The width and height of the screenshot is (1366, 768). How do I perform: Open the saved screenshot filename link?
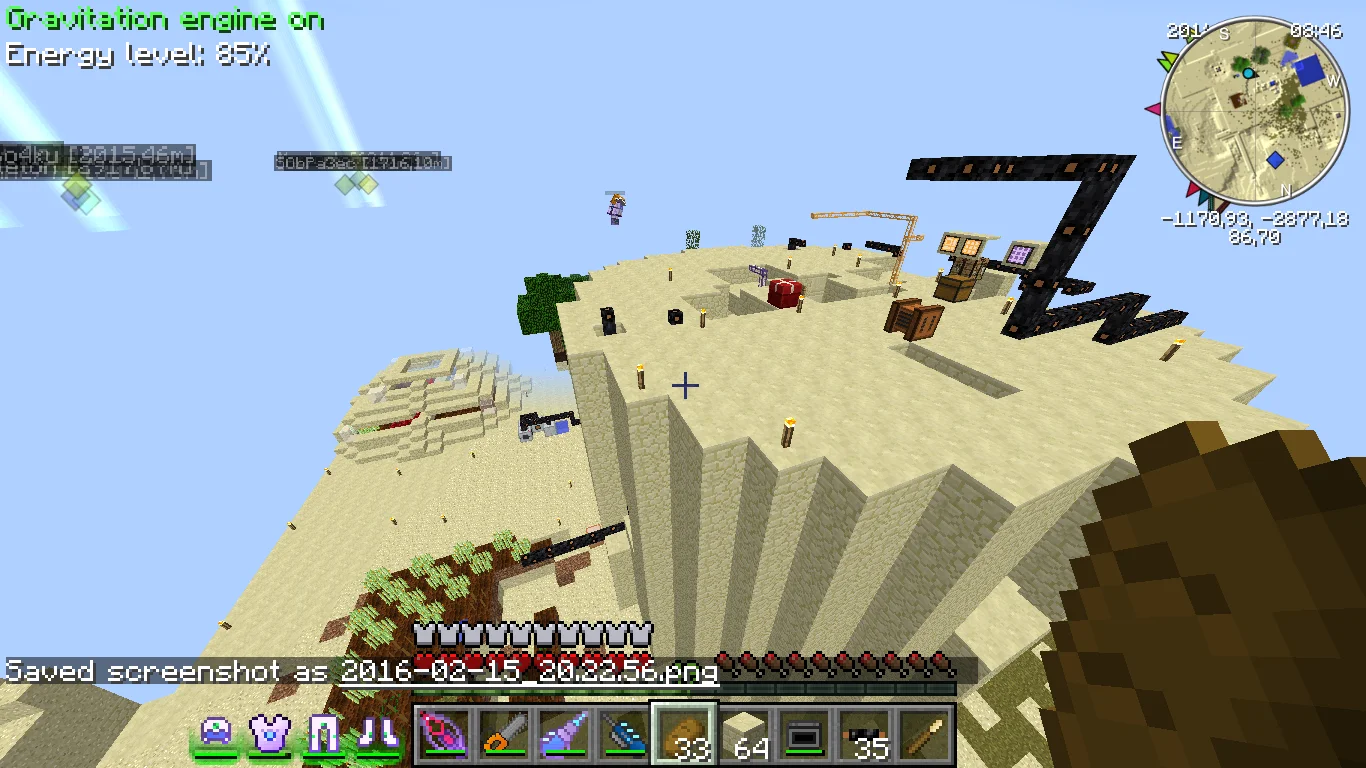[529, 671]
